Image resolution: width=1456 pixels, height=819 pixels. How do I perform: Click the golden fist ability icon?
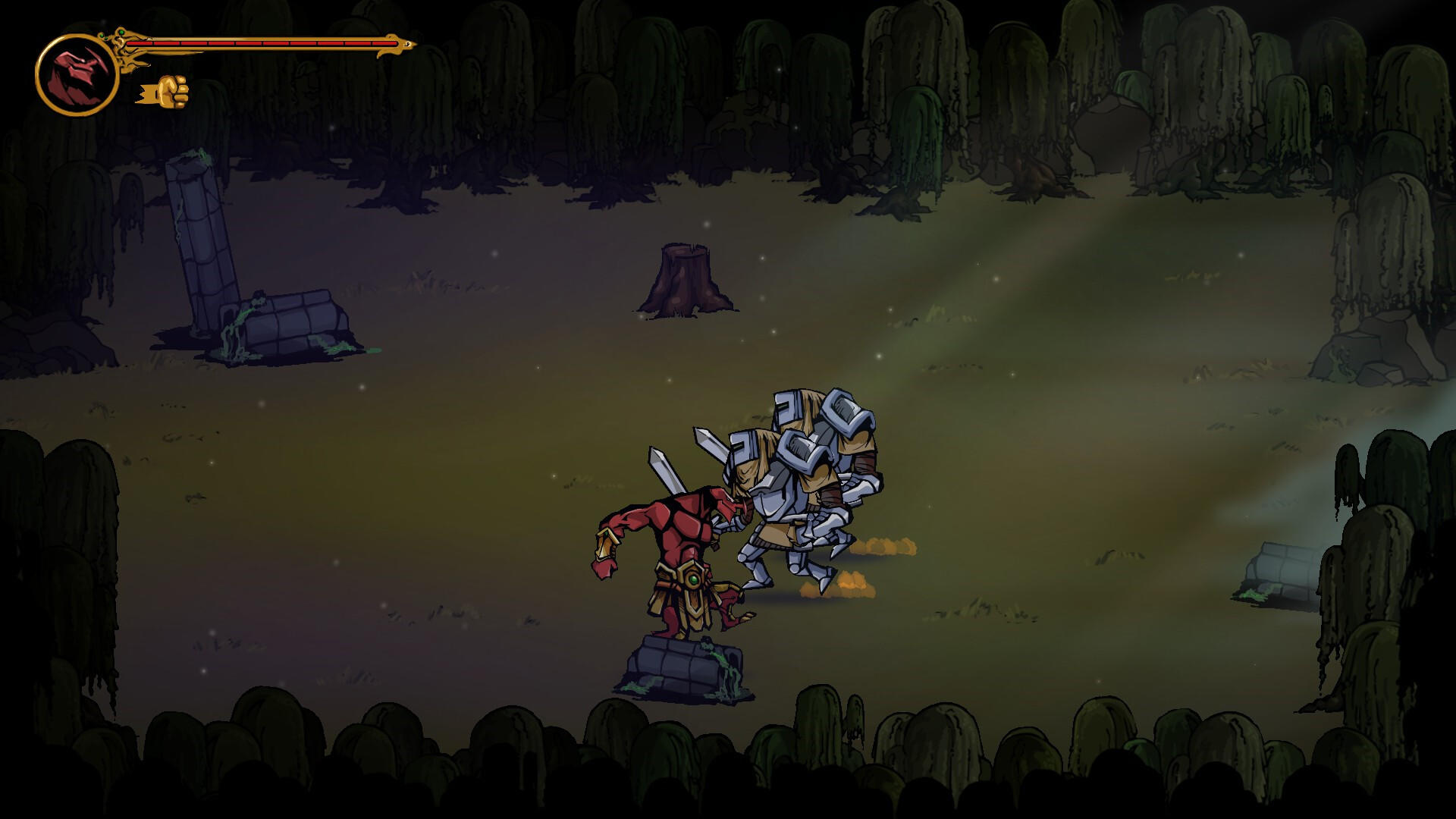[x=171, y=89]
